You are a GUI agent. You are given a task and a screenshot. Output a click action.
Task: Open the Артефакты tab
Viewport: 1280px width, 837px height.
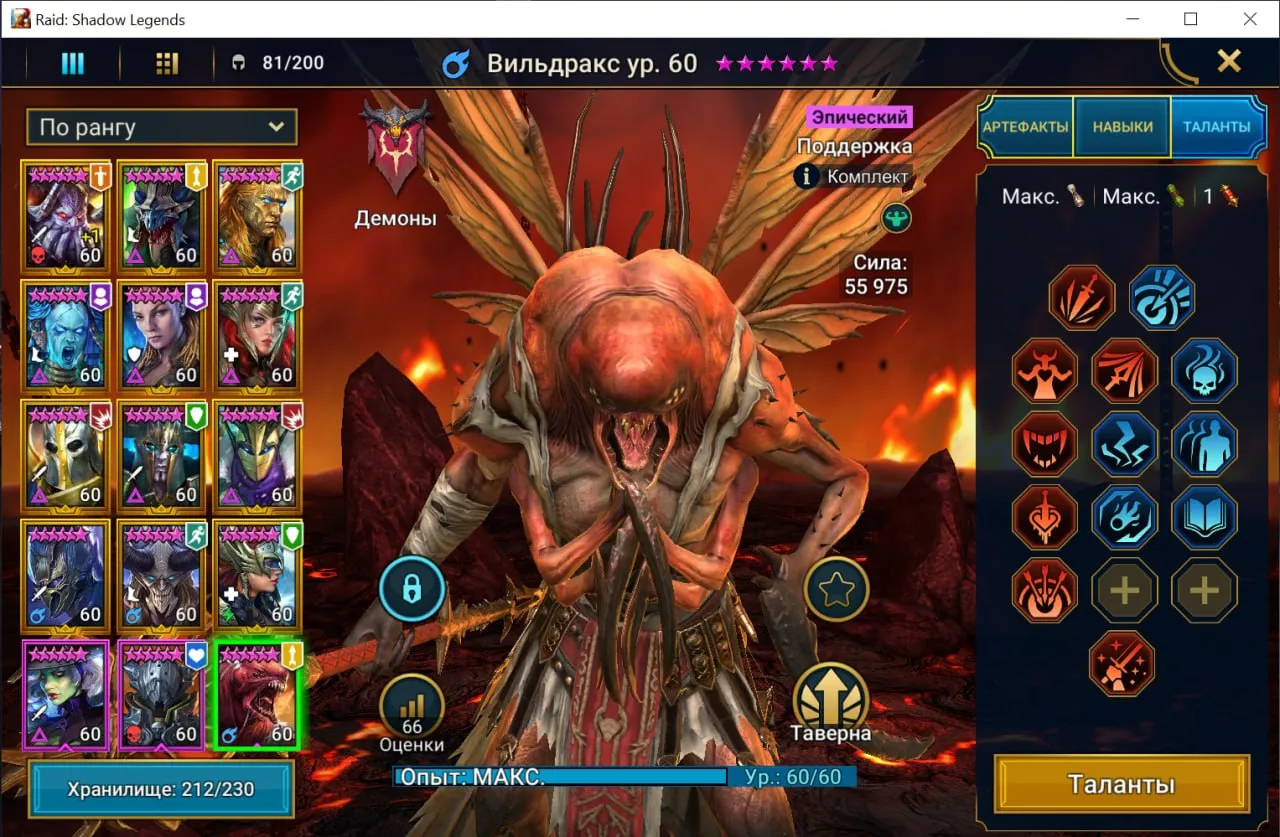pos(1025,127)
